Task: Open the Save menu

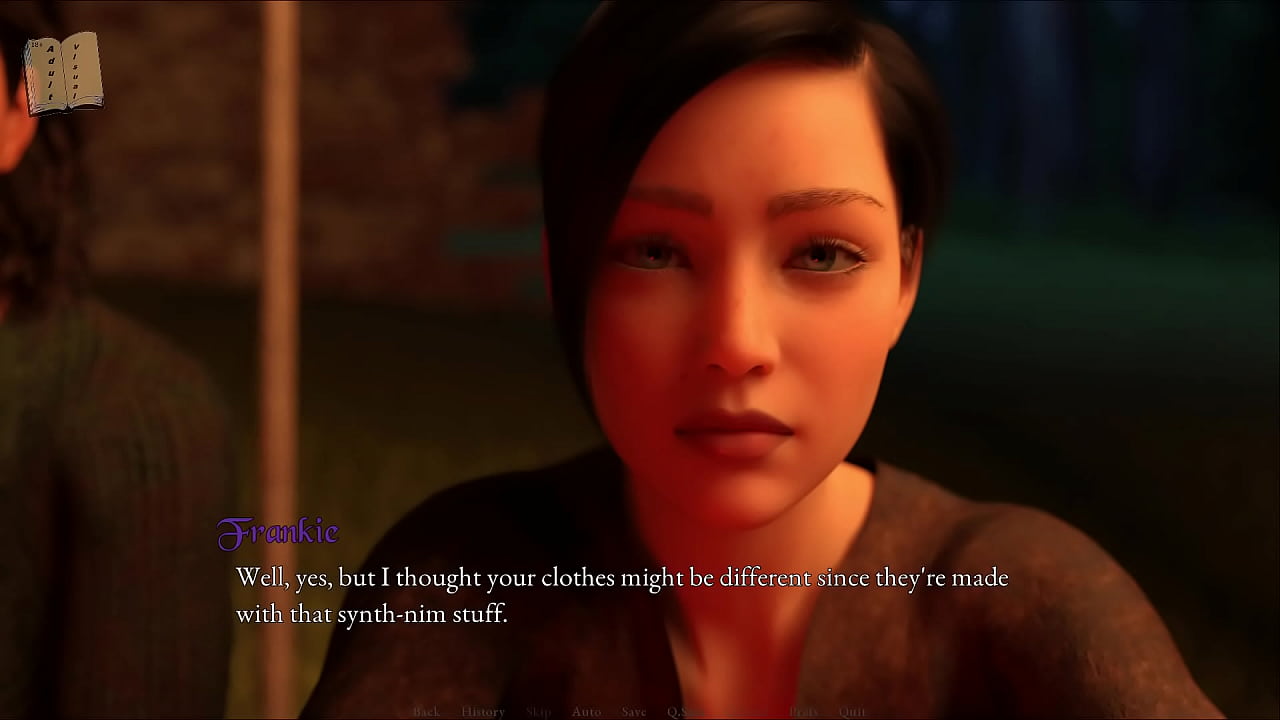Action: click(634, 712)
